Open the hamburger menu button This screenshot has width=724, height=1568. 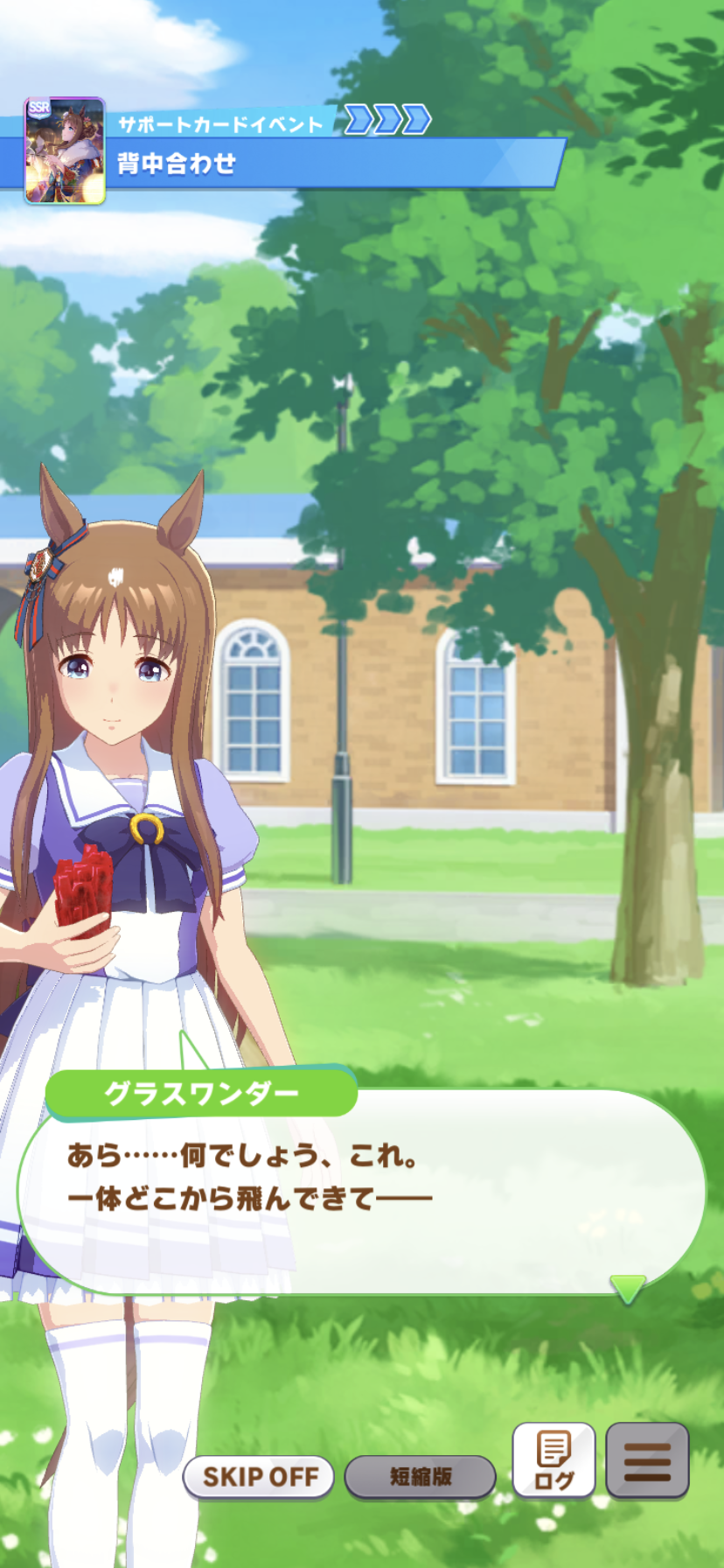point(647,1460)
